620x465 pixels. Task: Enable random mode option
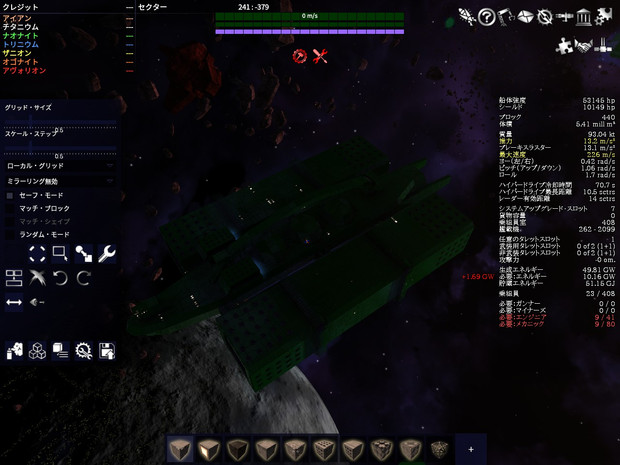(11, 234)
